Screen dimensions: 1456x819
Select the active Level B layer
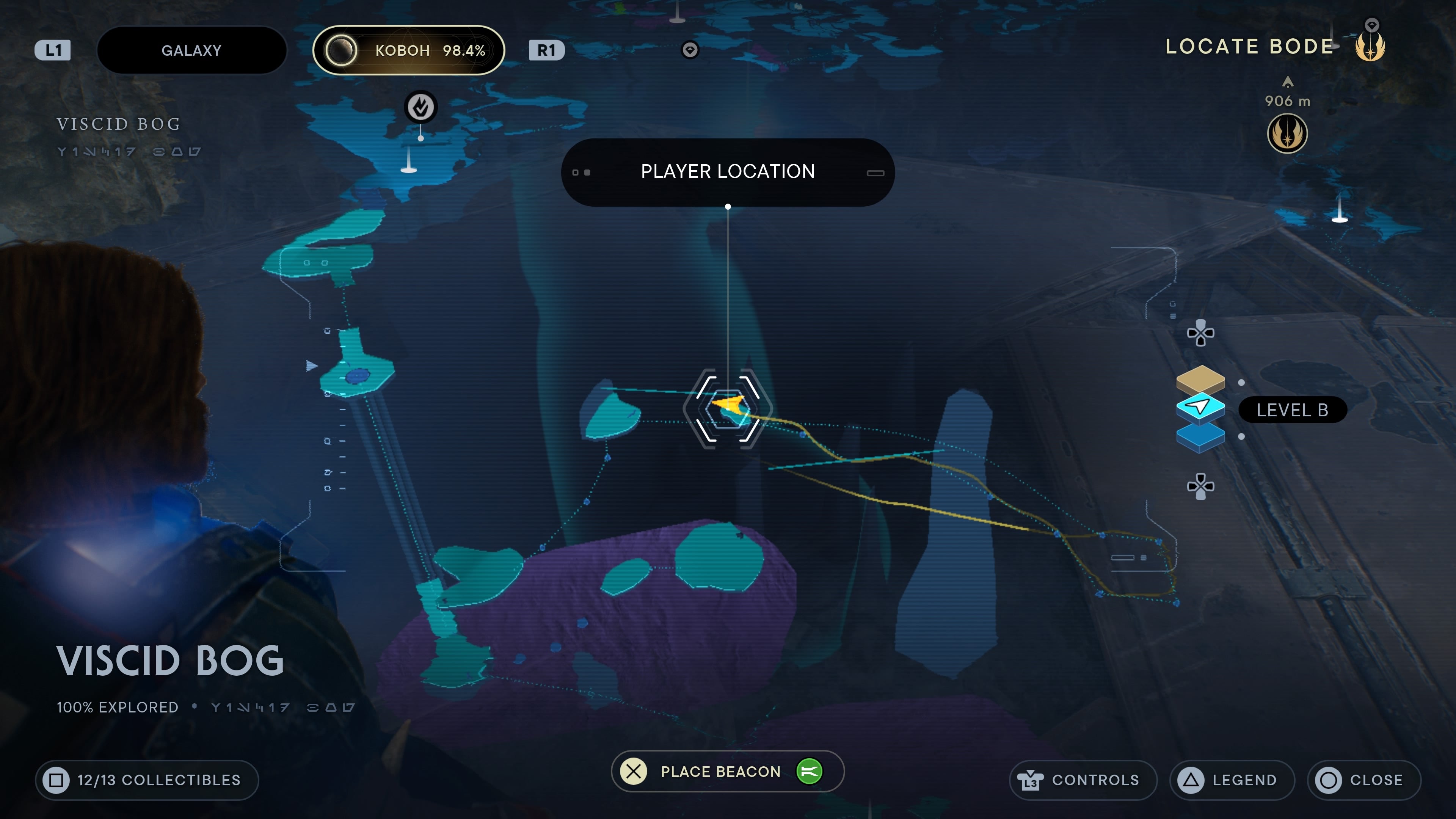[1200, 407]
